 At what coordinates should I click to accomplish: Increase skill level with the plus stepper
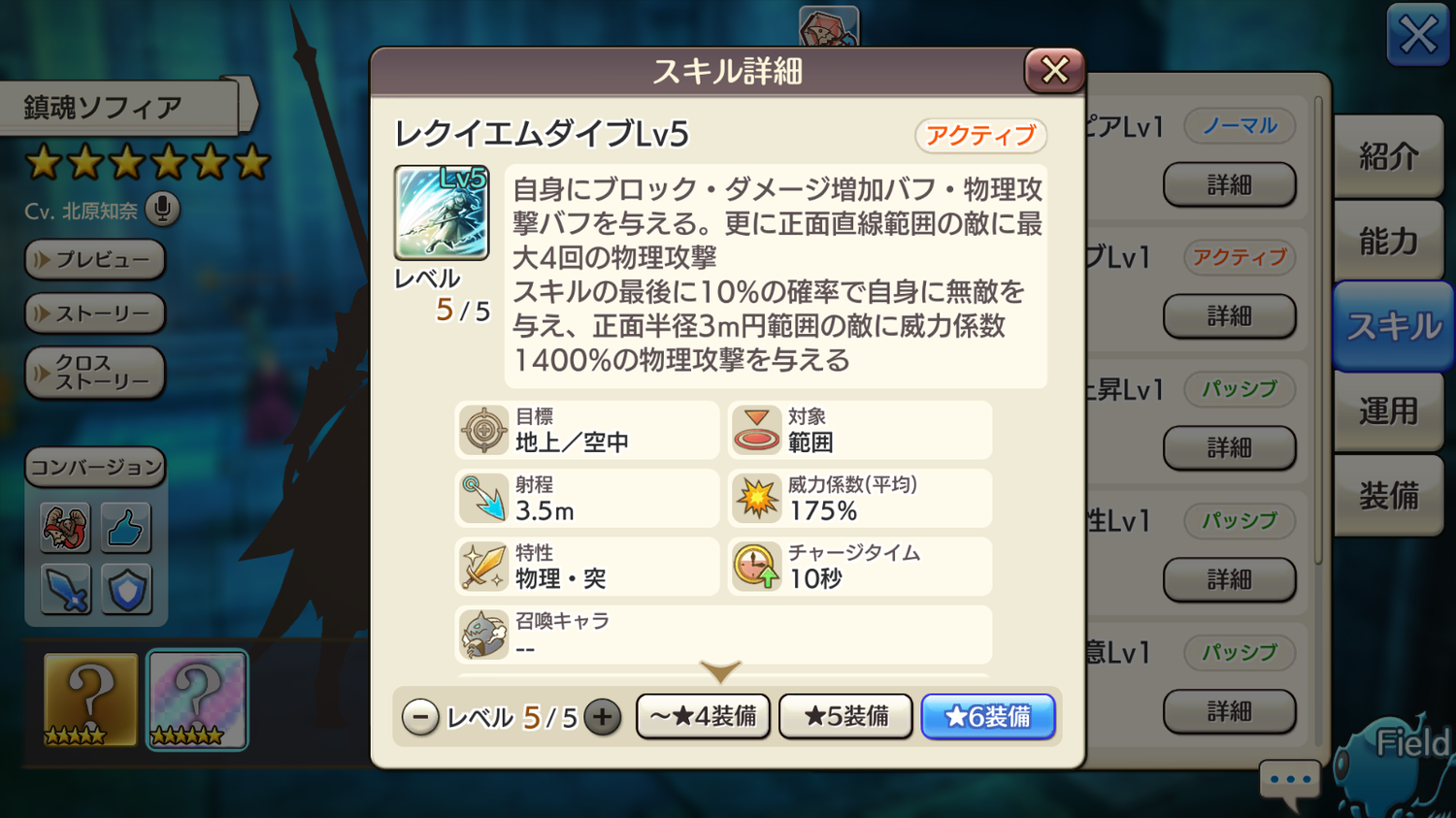coord(604,716)
